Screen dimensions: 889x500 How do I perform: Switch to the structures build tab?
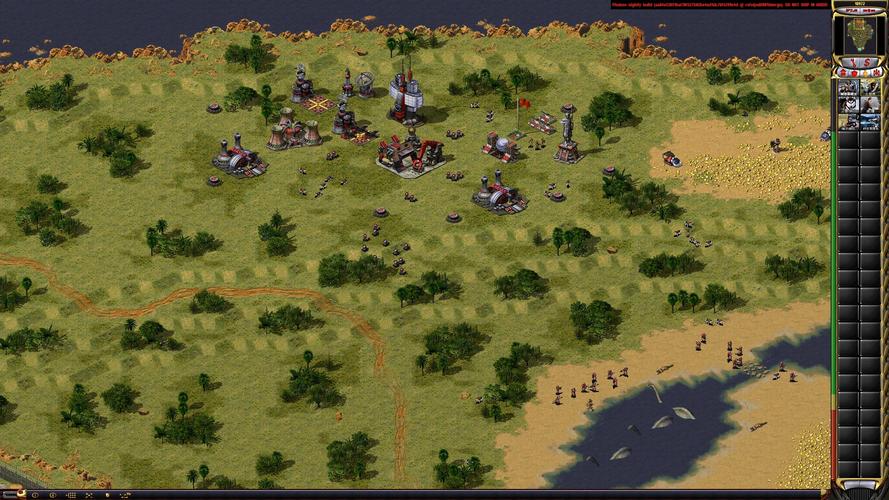842,73
